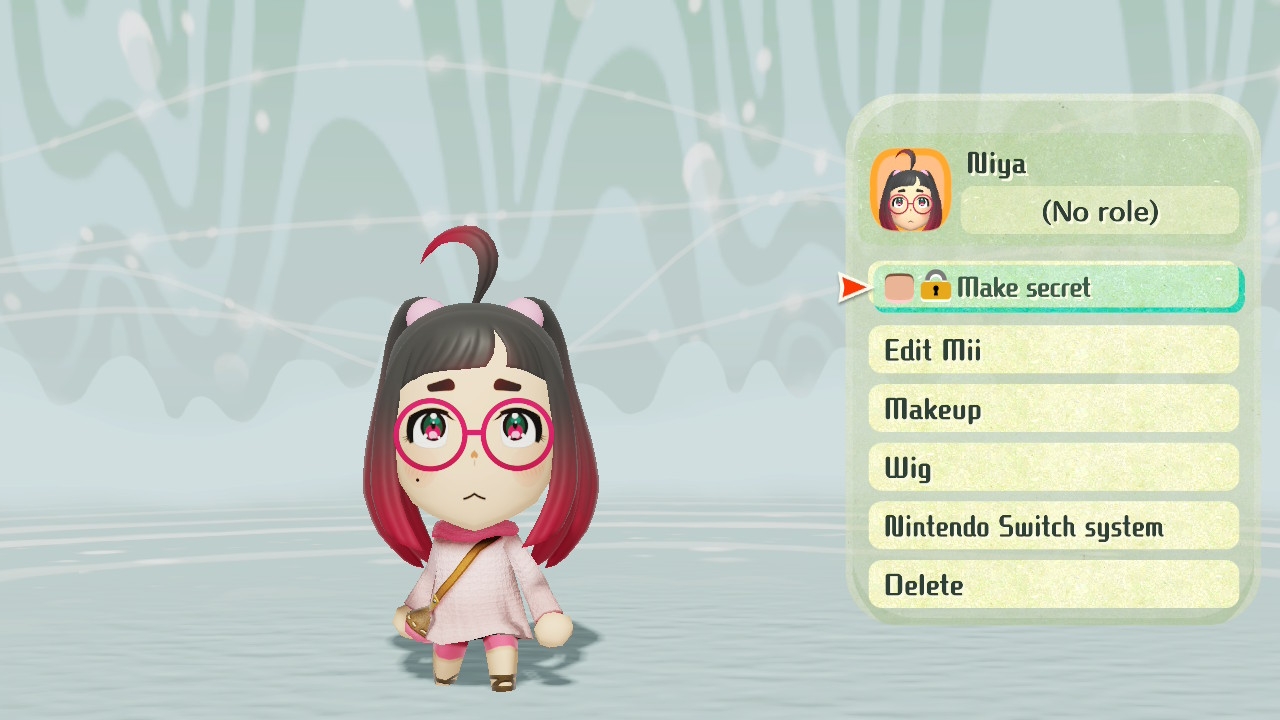Select the Make secret option
Screen dimensions: 1280x720
1056,288
